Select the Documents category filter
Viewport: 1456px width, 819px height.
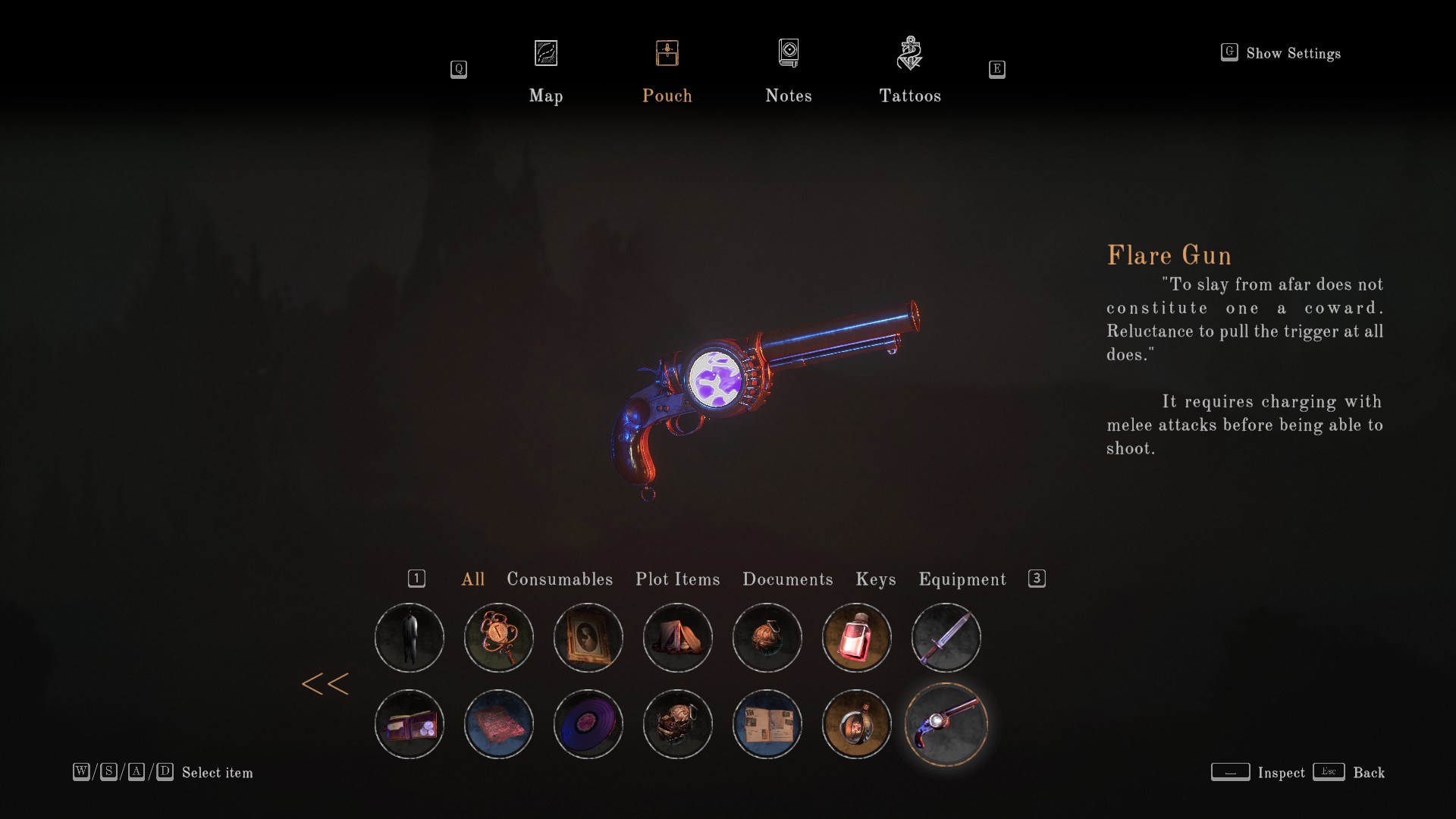tap(788, 579)
